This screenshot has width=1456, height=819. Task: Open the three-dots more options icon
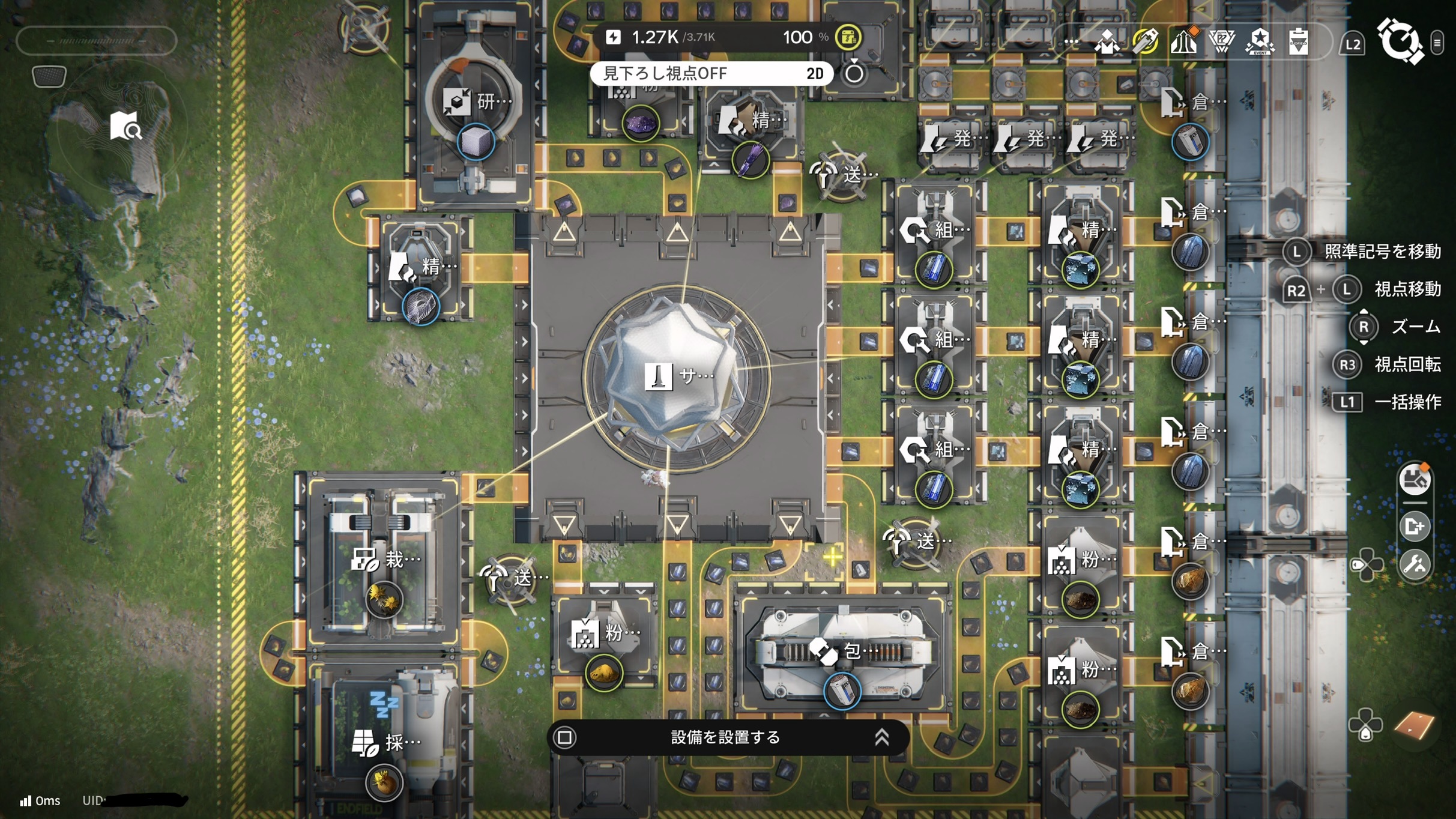pyautogui.click(x=1071, y=42)
